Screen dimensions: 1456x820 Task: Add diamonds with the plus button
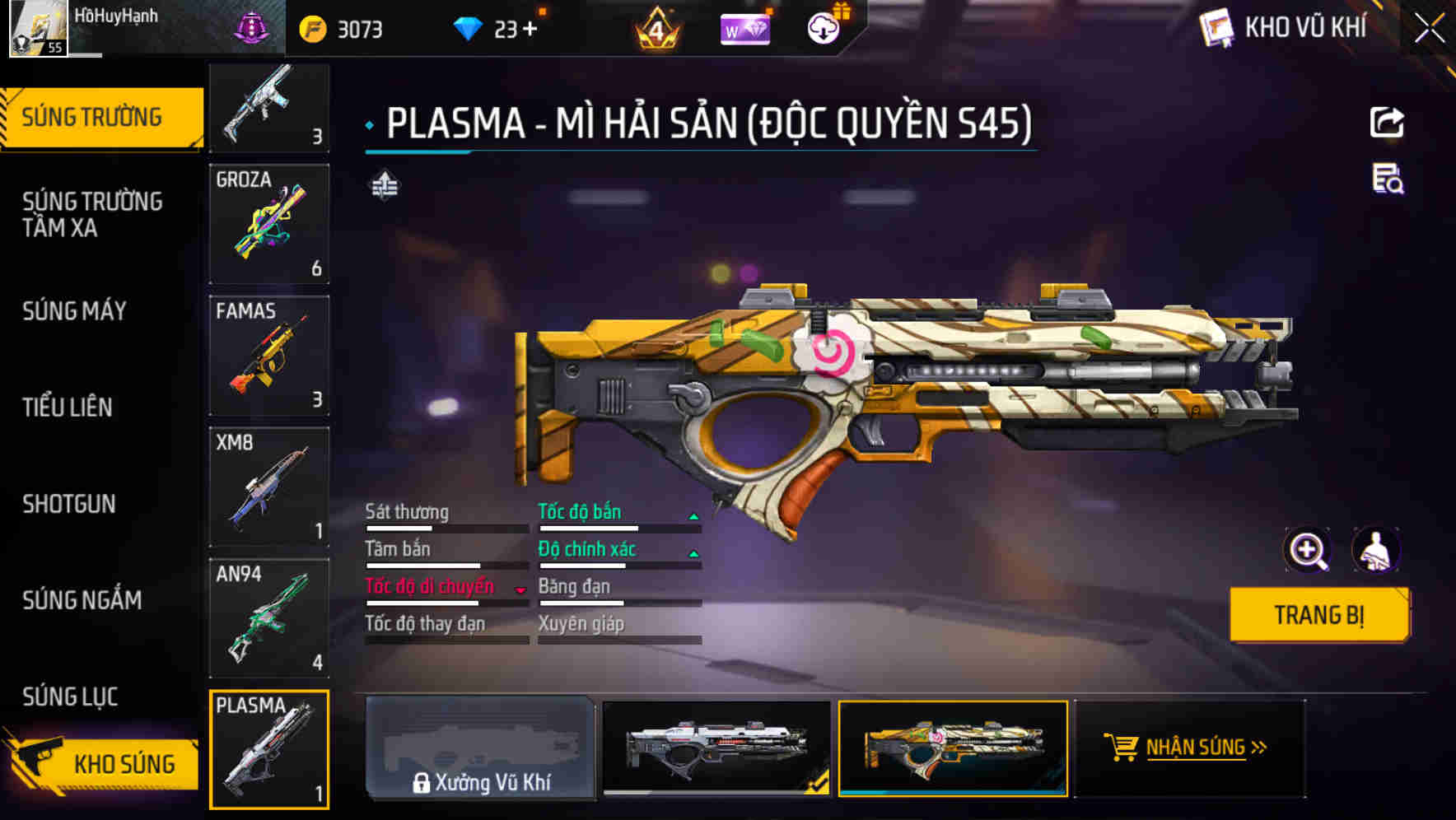pos(530,30)
